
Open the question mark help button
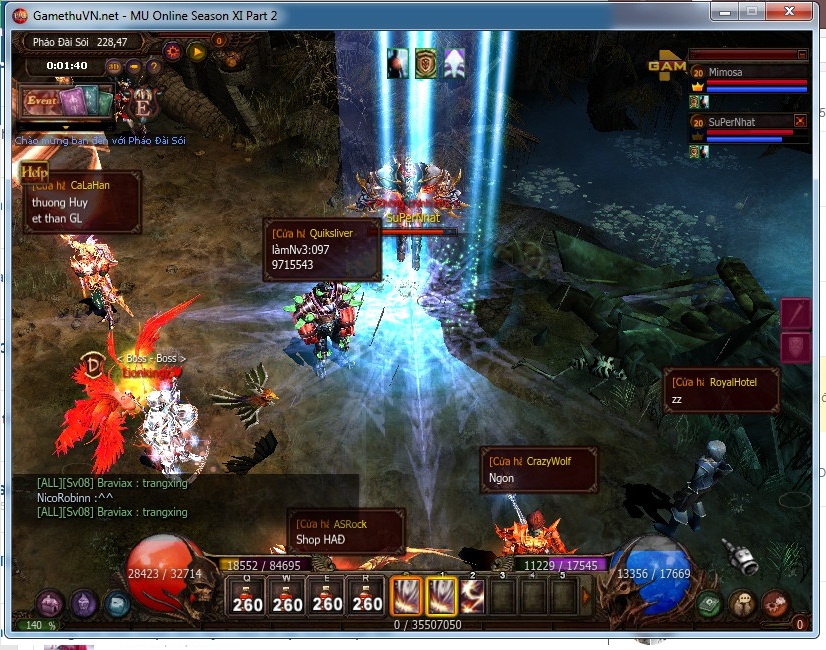155,66
